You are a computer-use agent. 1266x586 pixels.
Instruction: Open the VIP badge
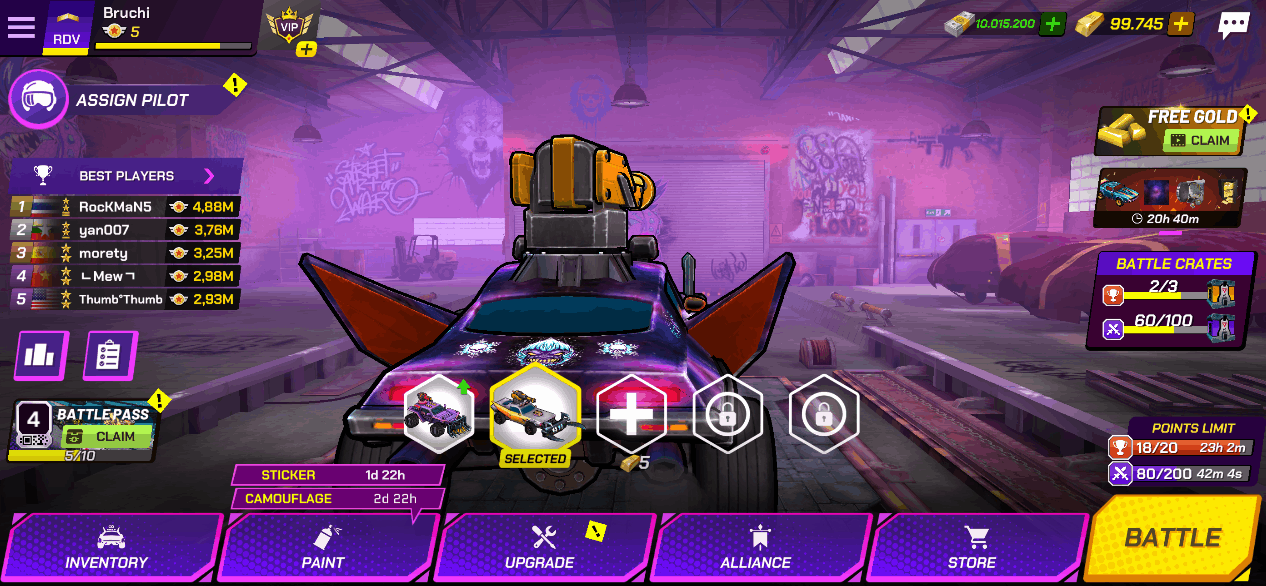(x=290, y=27)
